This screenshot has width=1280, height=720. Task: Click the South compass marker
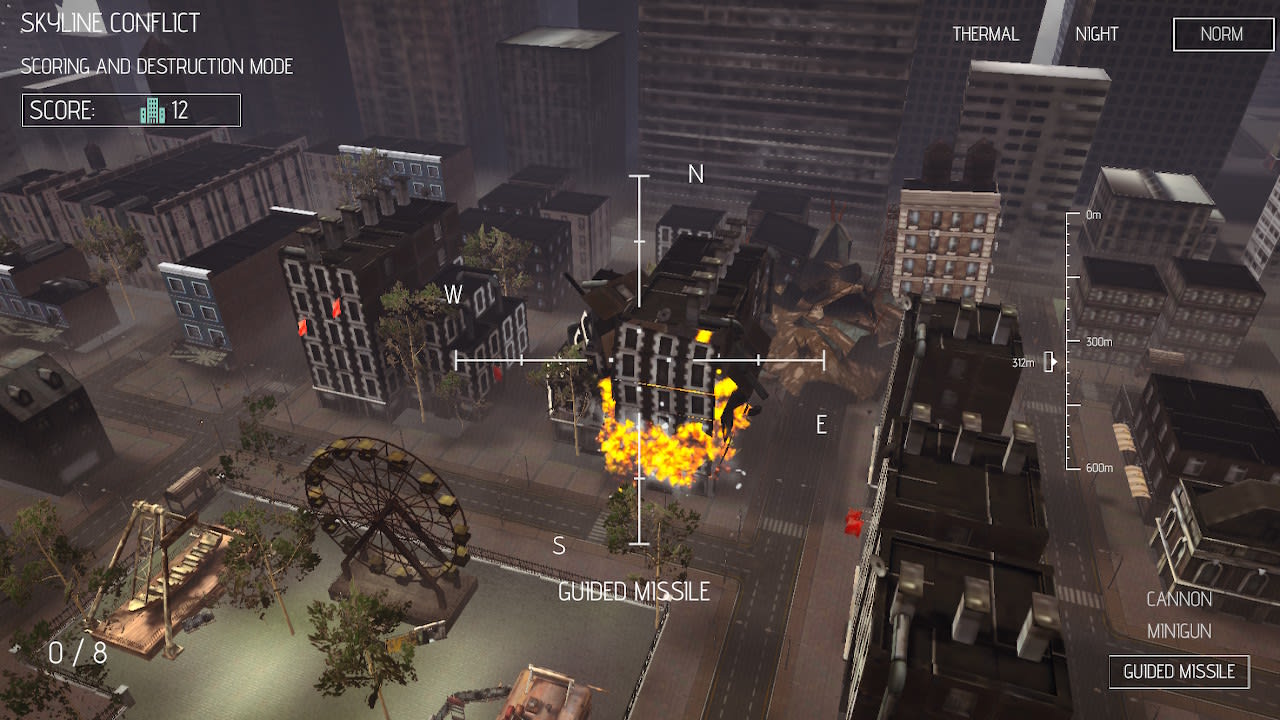(x=558, y=545)
